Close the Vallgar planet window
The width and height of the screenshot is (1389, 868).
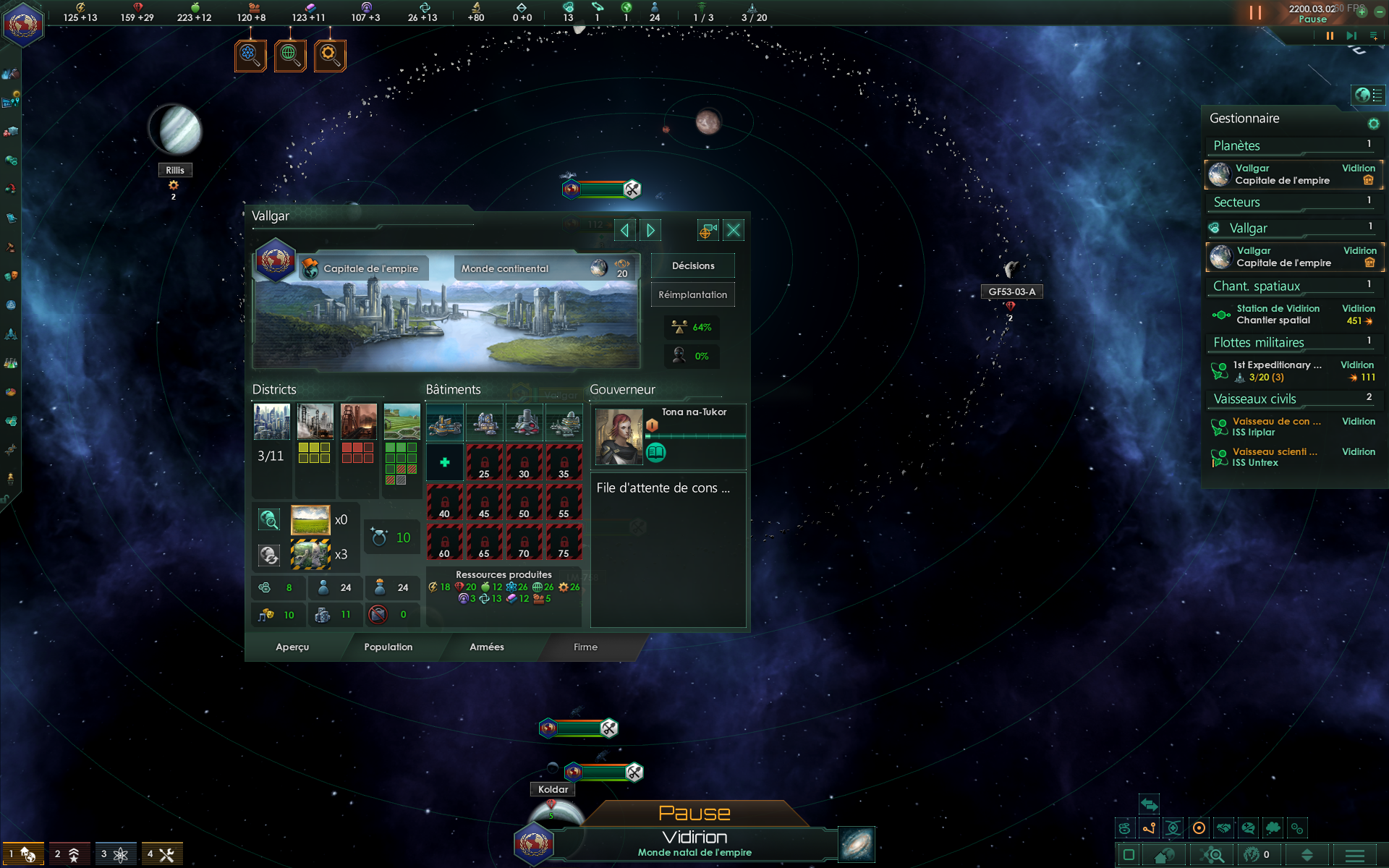pos(733,231)
